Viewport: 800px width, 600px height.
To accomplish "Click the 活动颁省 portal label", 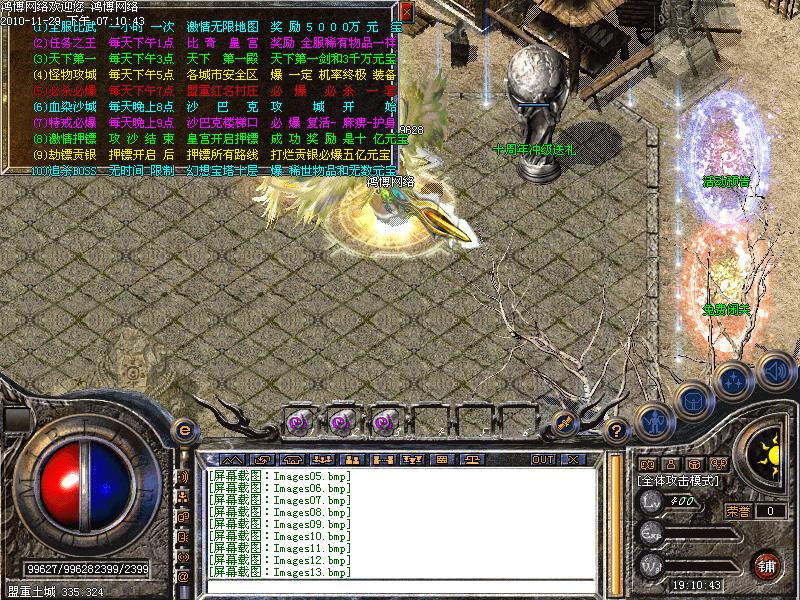I will 728,182.
